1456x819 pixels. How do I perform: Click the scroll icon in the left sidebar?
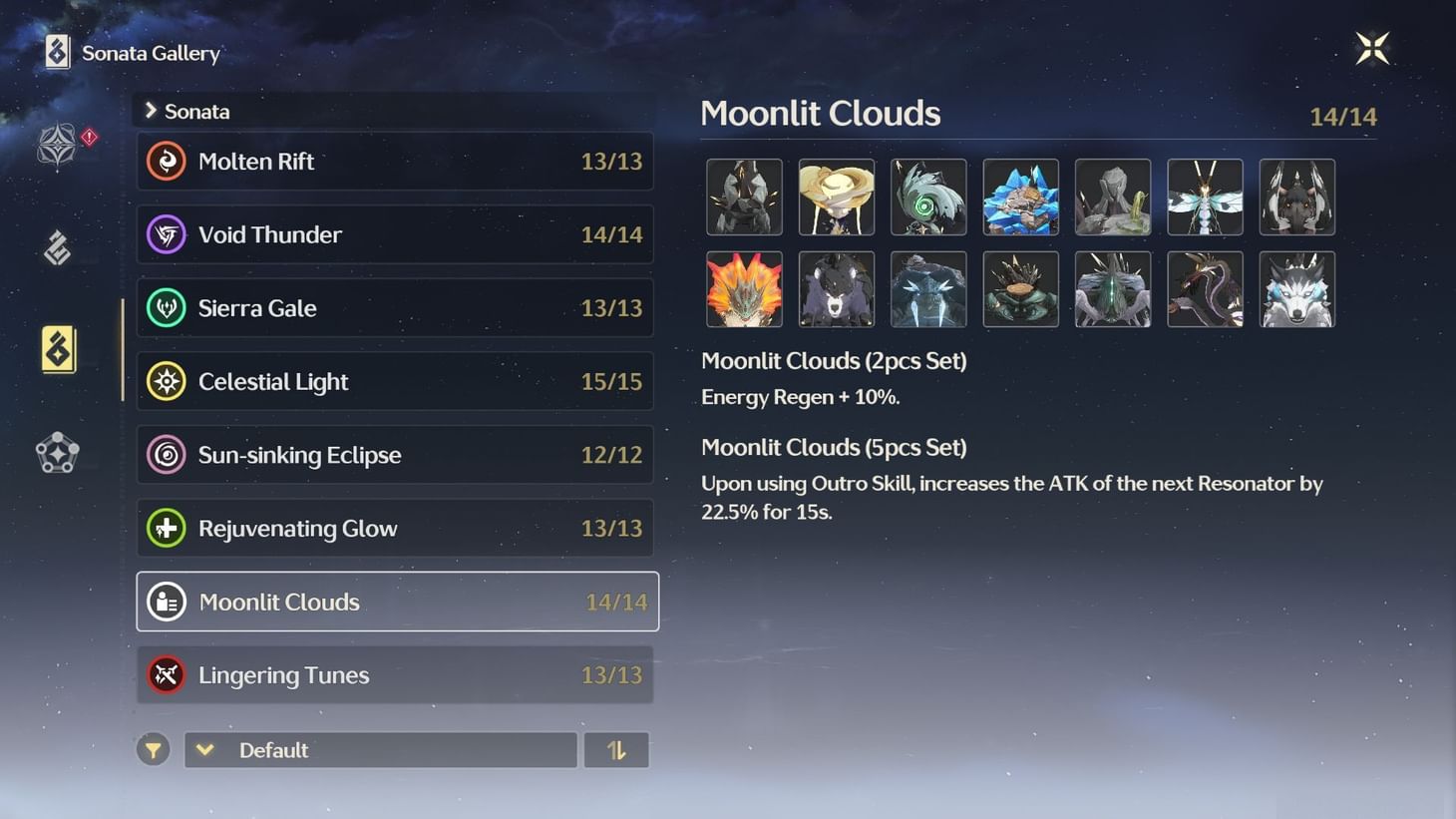(x=57, y=248)
